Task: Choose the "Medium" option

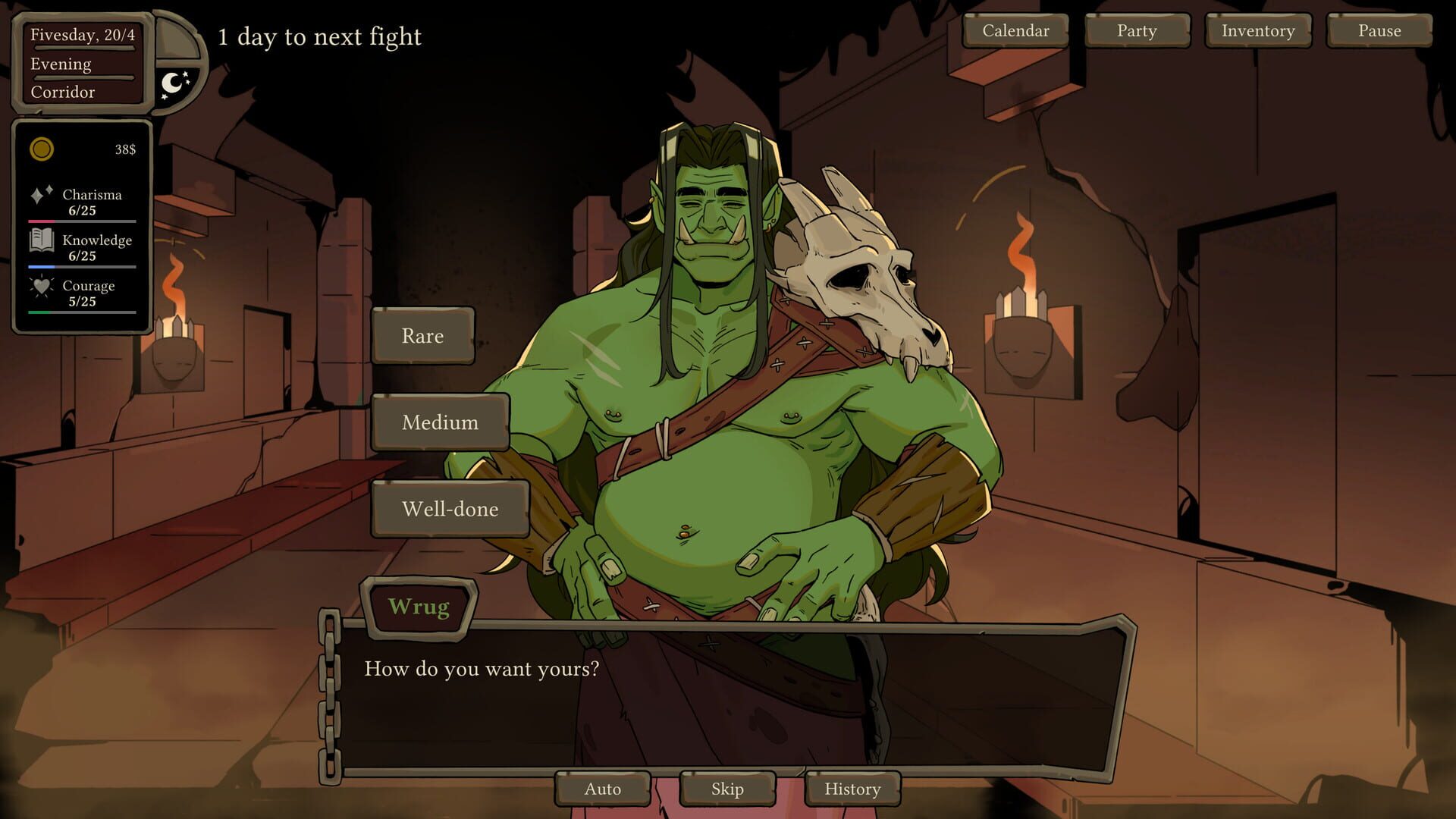Action: tap(440, 422)
